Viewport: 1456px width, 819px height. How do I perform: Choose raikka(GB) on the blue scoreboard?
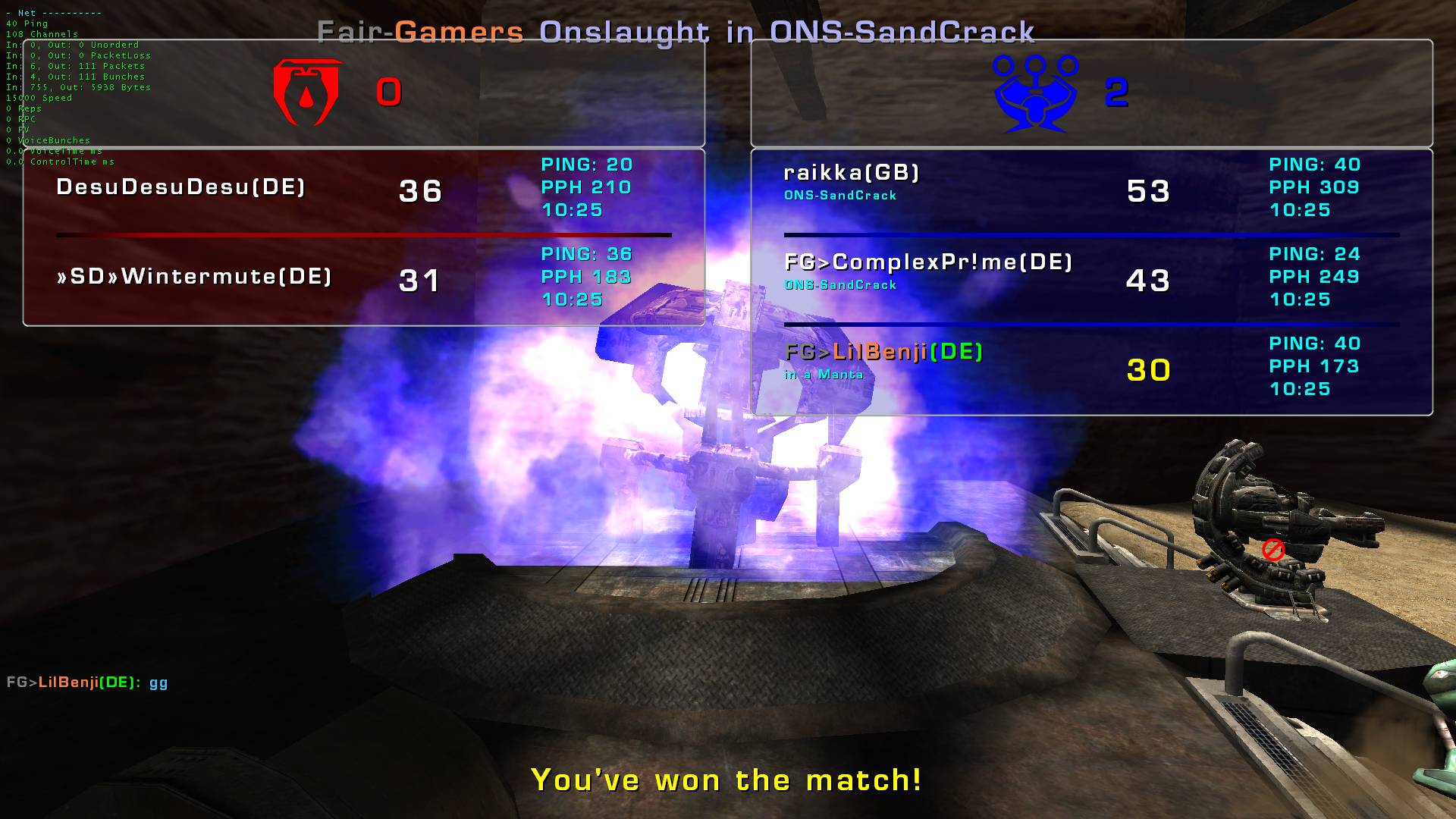851,174
